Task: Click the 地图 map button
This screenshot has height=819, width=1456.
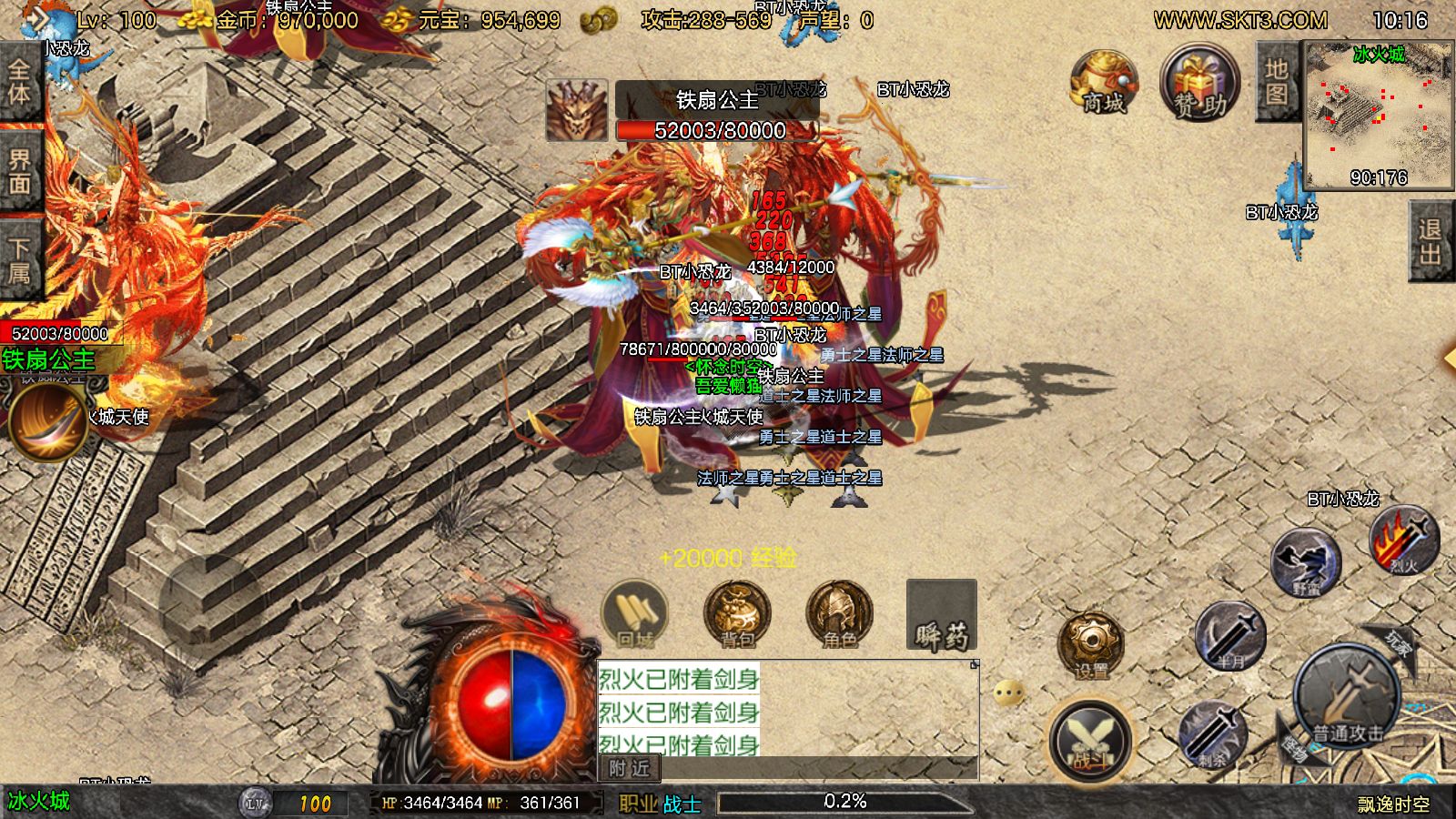Action: (x=1276, y=82)
